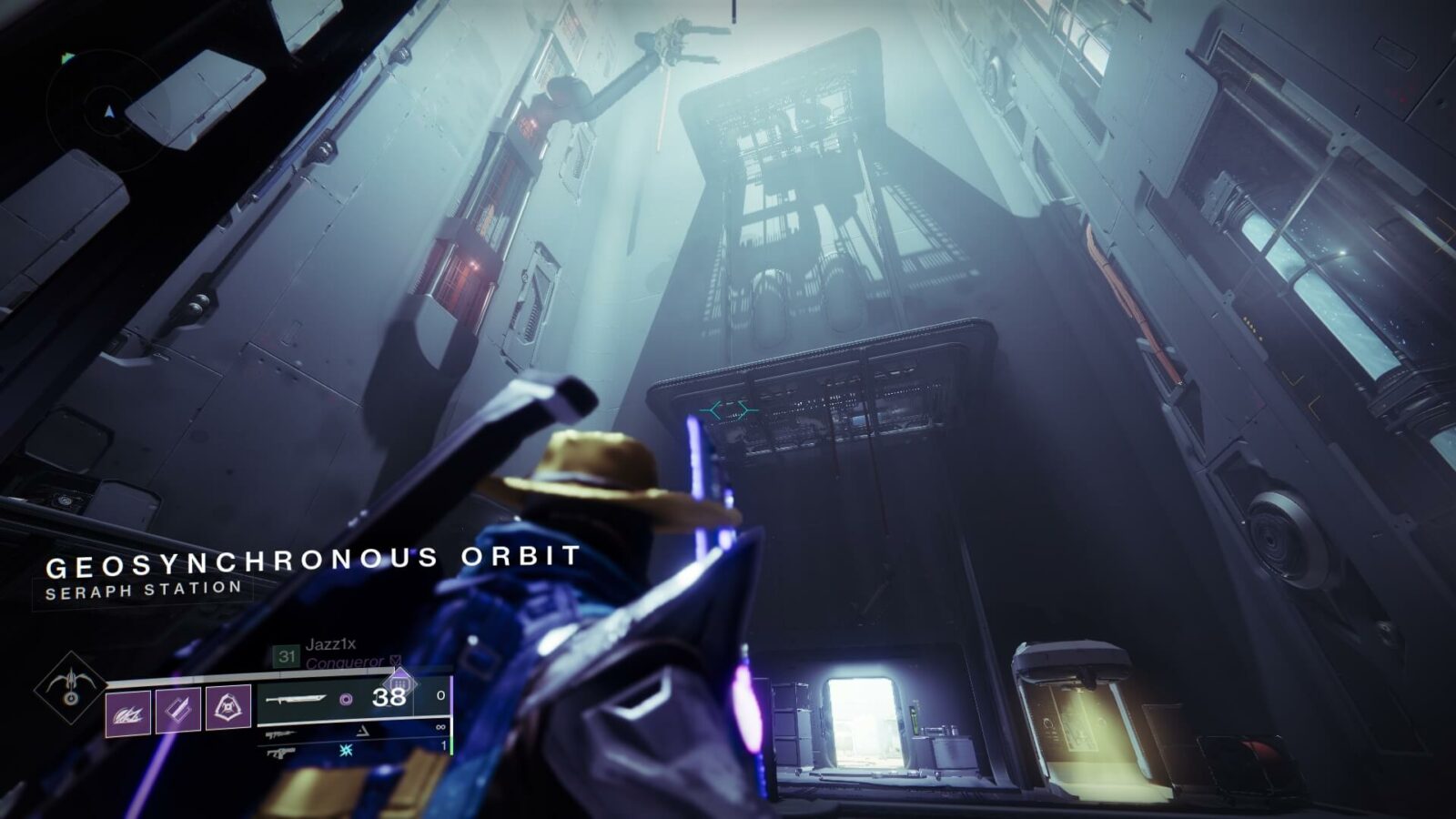Click the green level 31 badge
This screenshot has width=1456, height=819.
(288, 655)
